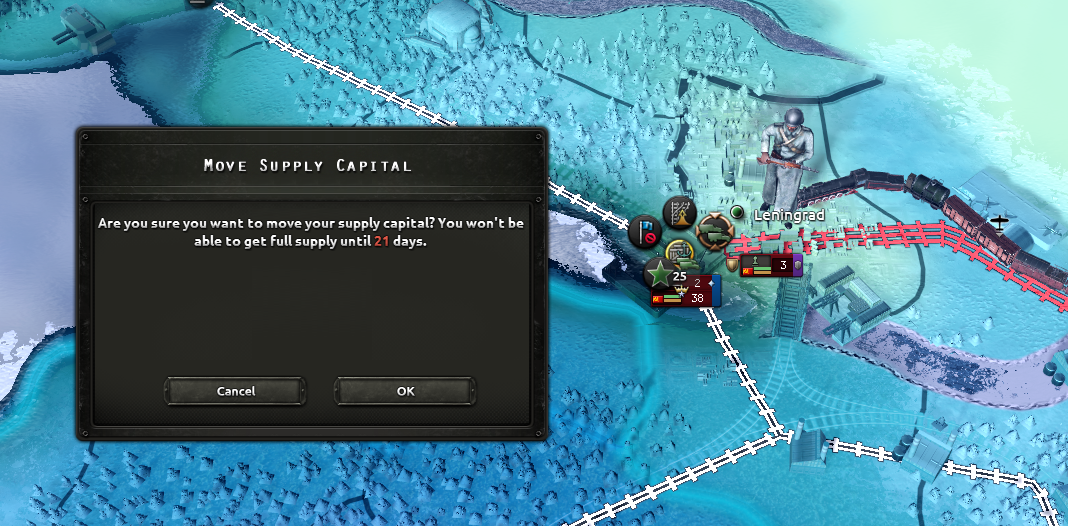This screenshot has width=1068, height=526.
Task: Click the flag with red prohibition icon
Action: click(643, 233)
